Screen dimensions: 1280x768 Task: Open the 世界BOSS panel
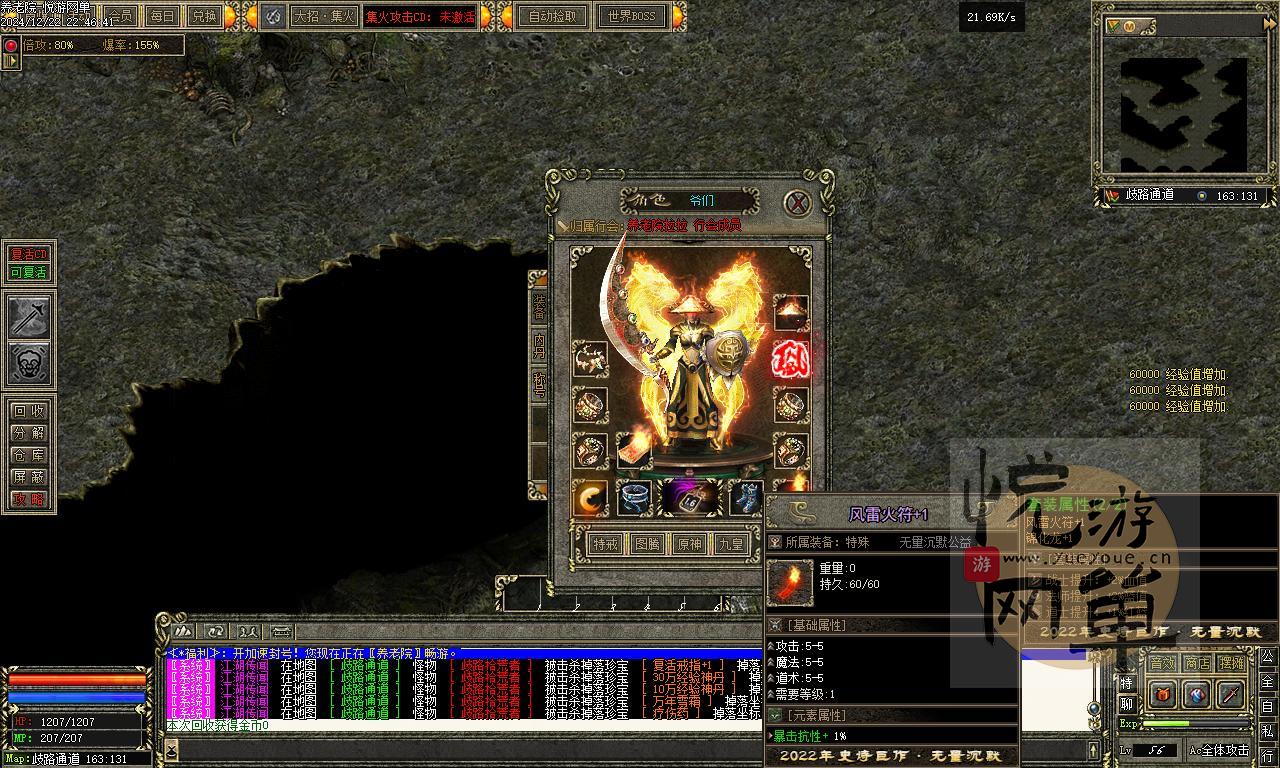(x=631, y=16)
